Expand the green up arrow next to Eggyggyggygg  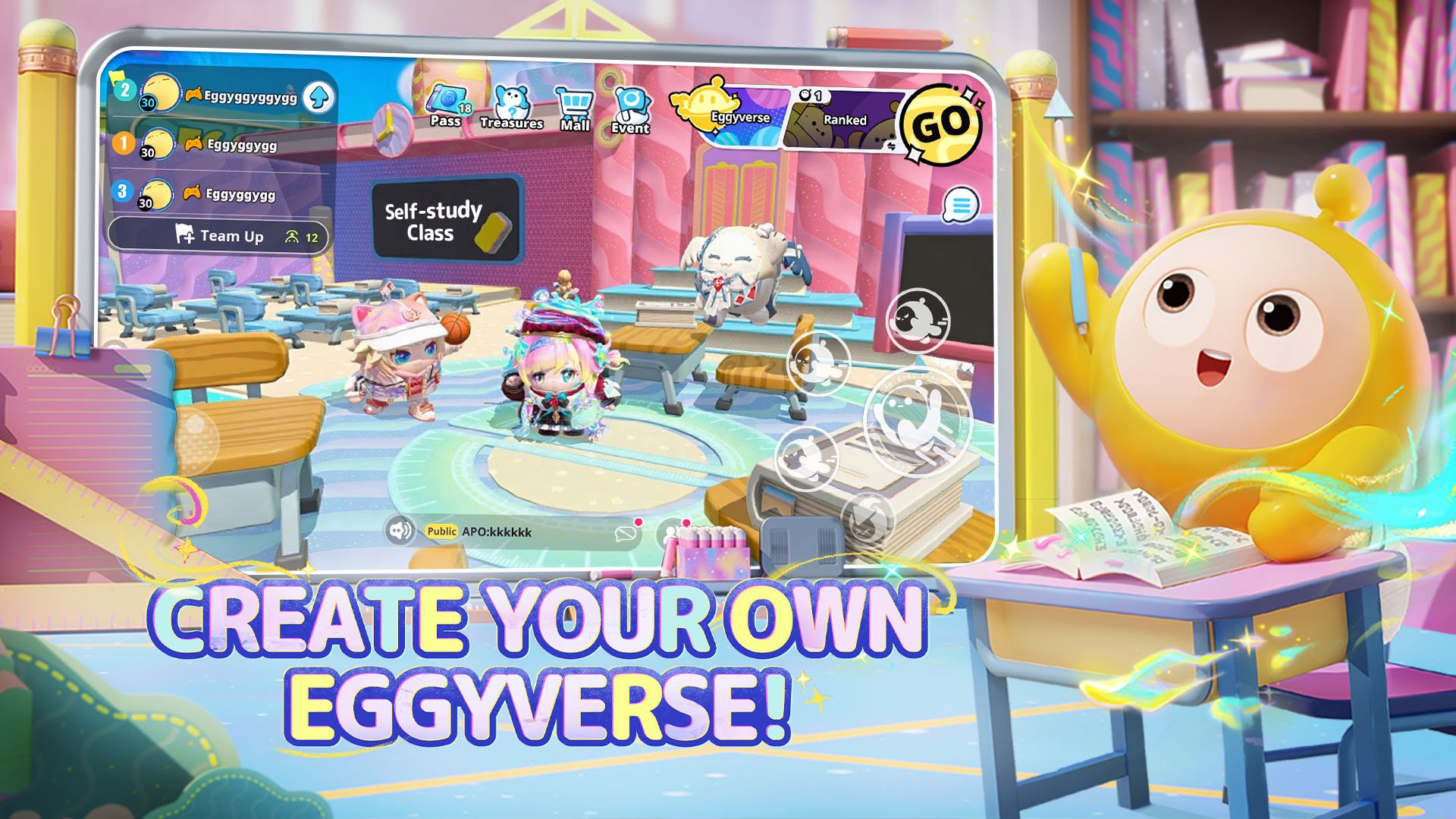pos(318,97)
